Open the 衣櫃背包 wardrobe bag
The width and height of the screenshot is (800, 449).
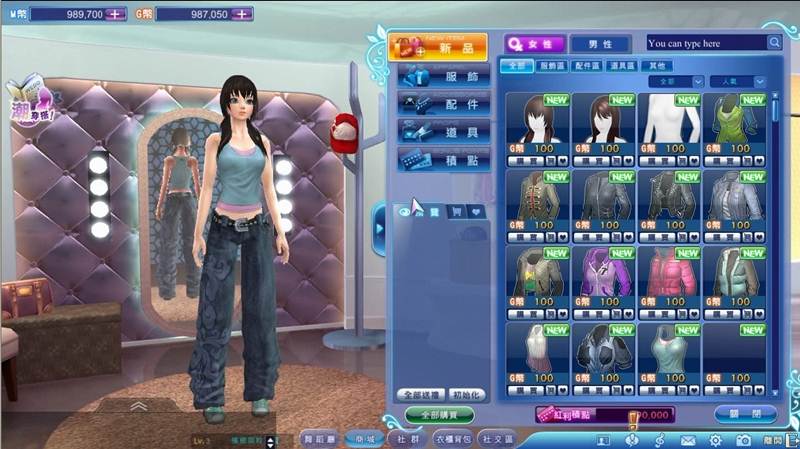452,439
